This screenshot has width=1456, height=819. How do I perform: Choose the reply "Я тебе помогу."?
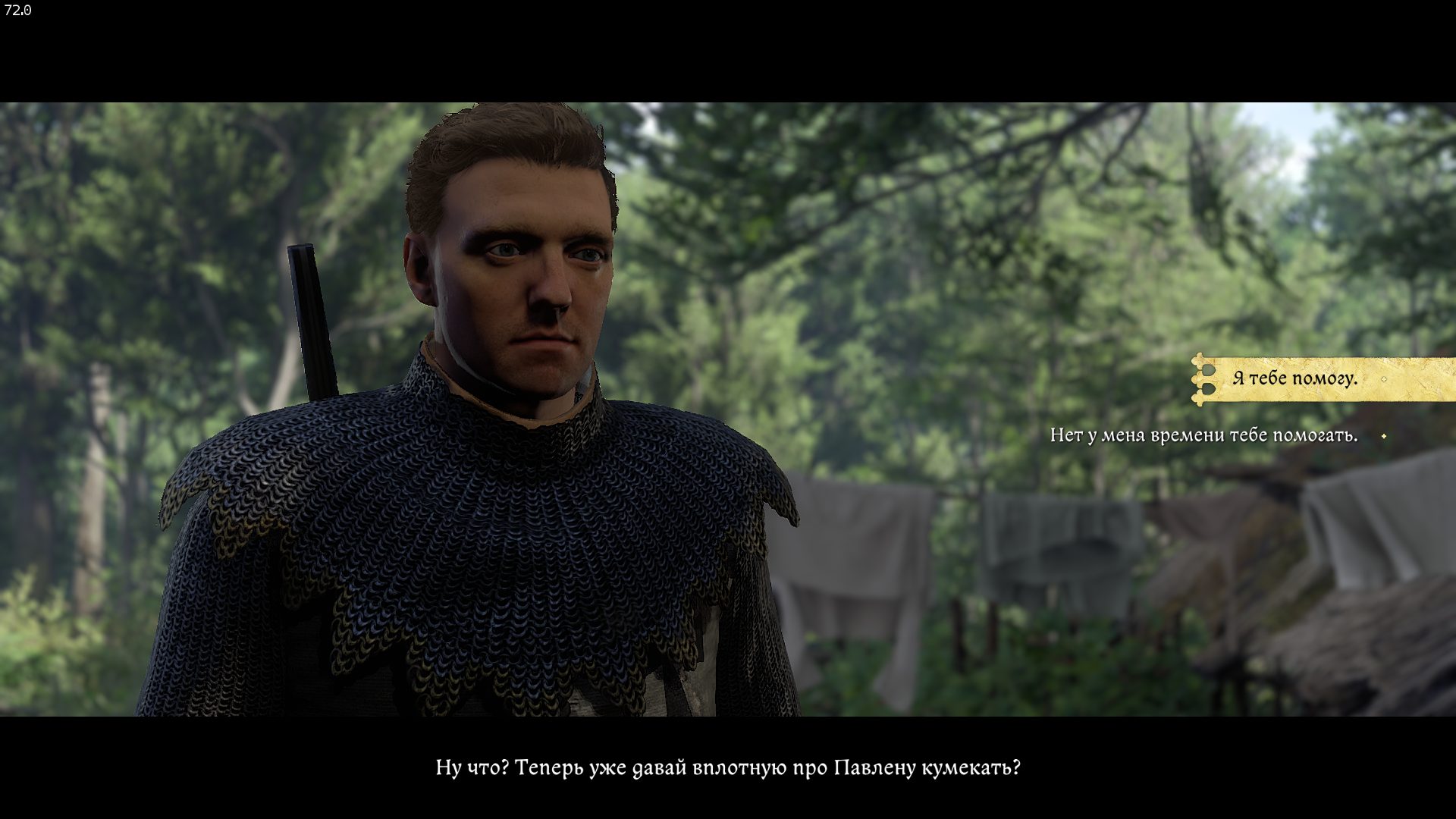[x=1294, y=378]
